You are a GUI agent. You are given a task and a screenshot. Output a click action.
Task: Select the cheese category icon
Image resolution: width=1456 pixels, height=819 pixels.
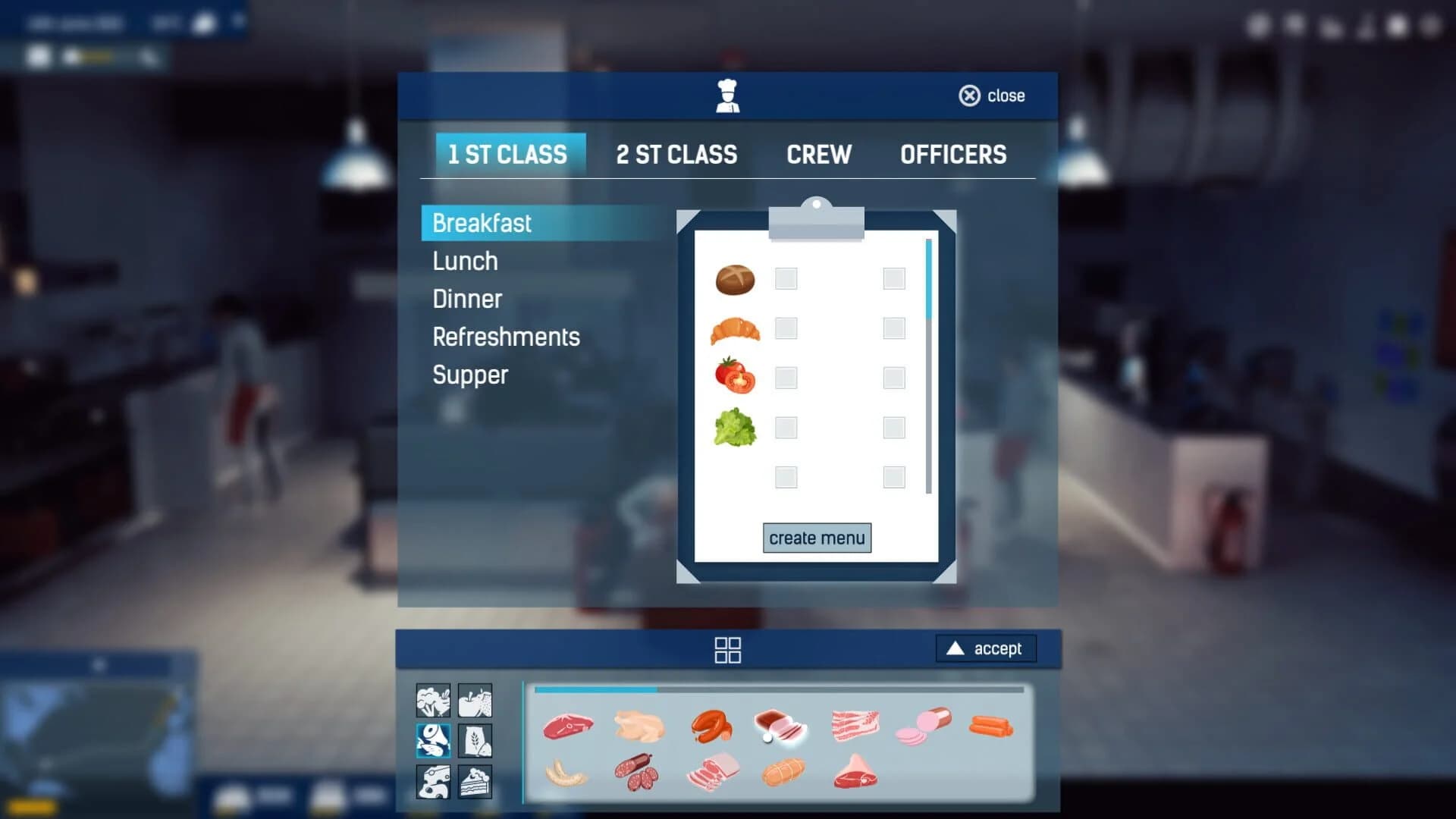tap(432, 782)
